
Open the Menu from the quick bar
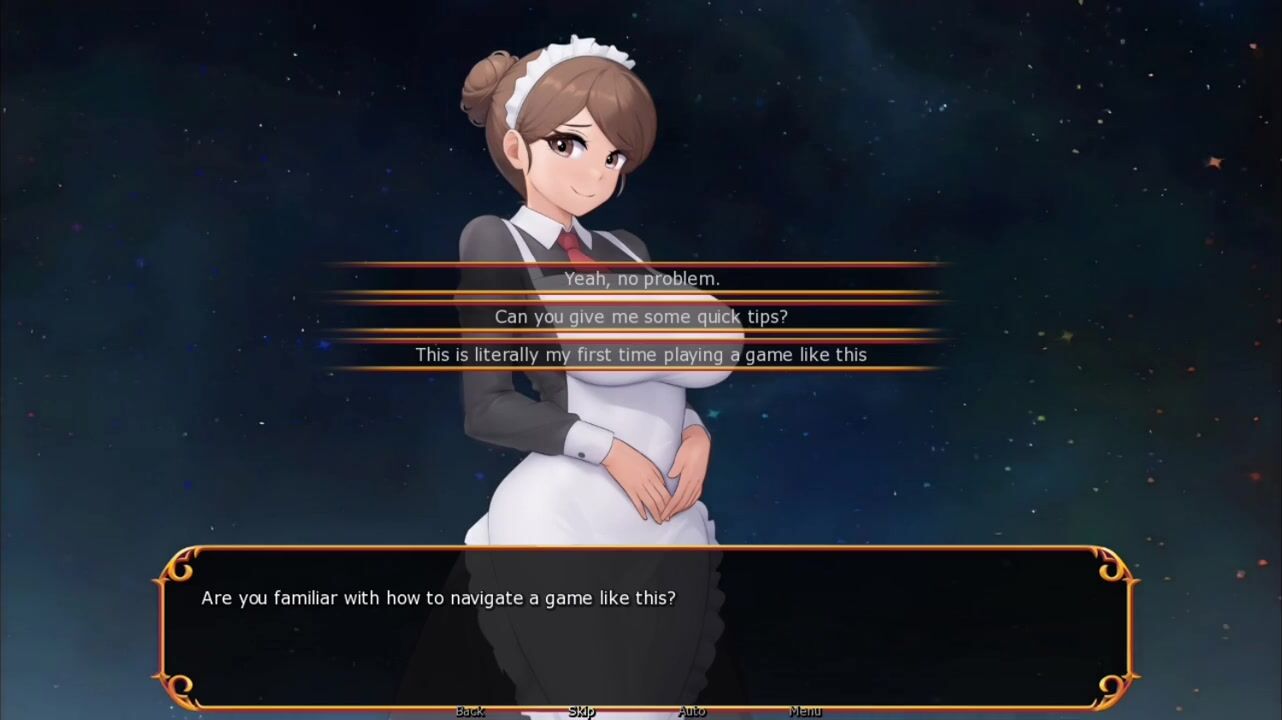(805, 711)
